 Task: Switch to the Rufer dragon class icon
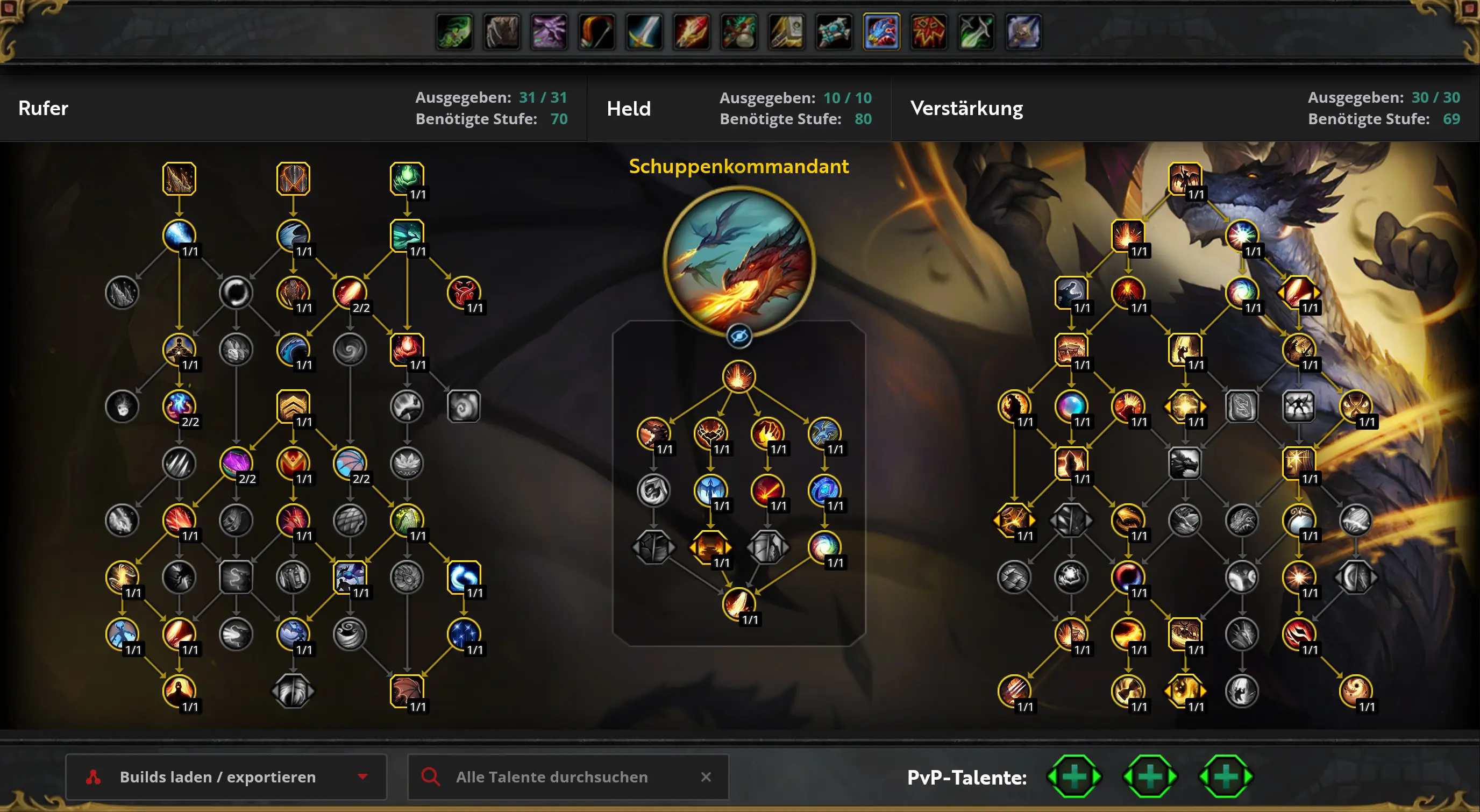point(881,32)
